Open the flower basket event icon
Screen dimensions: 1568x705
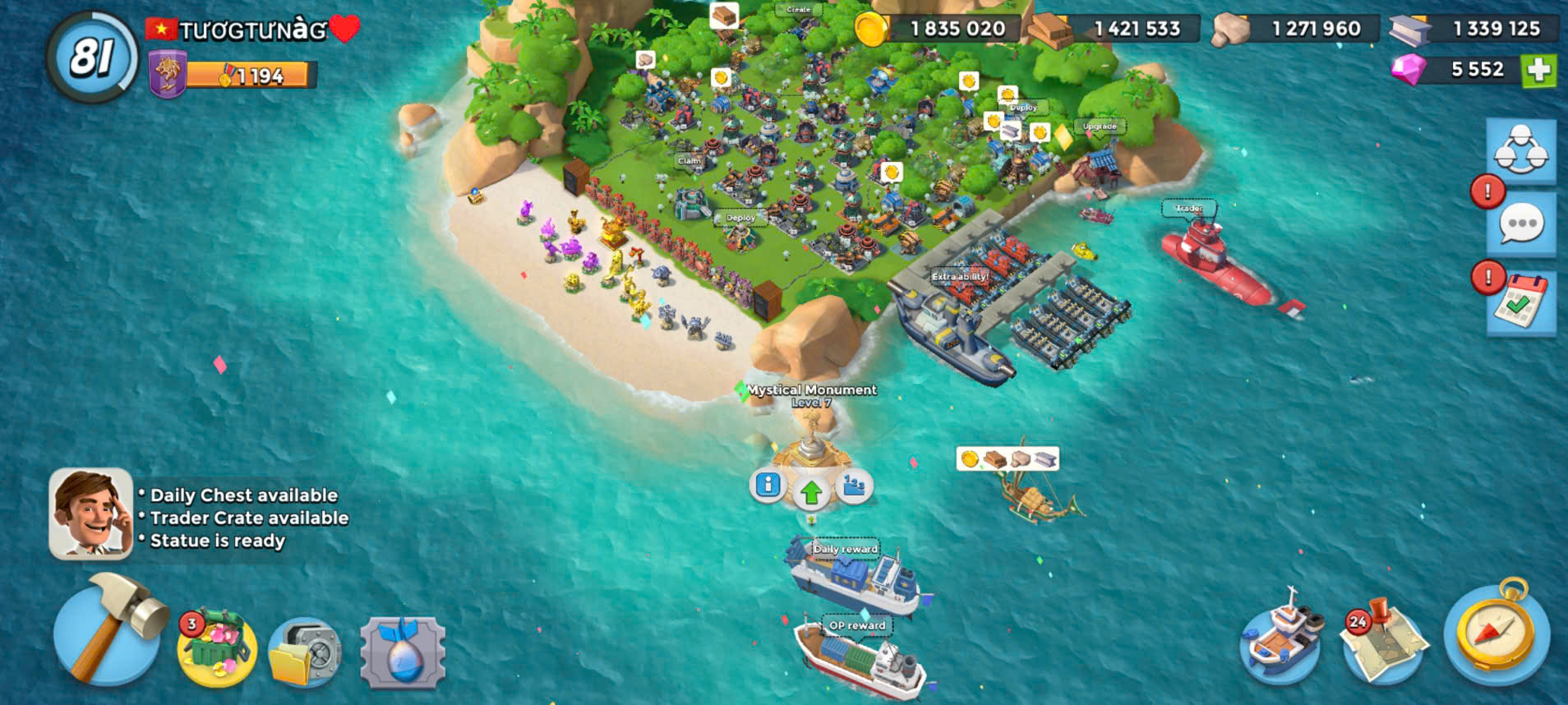217,647
